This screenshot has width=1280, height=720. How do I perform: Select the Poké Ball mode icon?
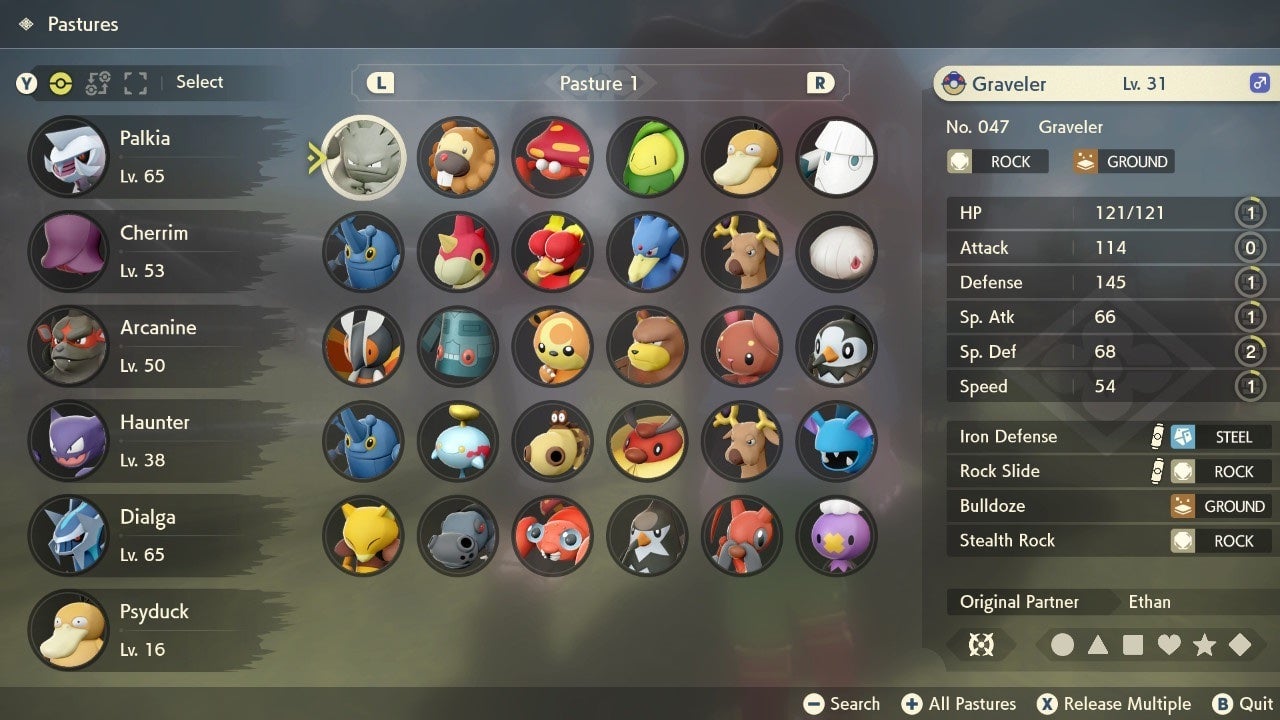coord(60,83)
